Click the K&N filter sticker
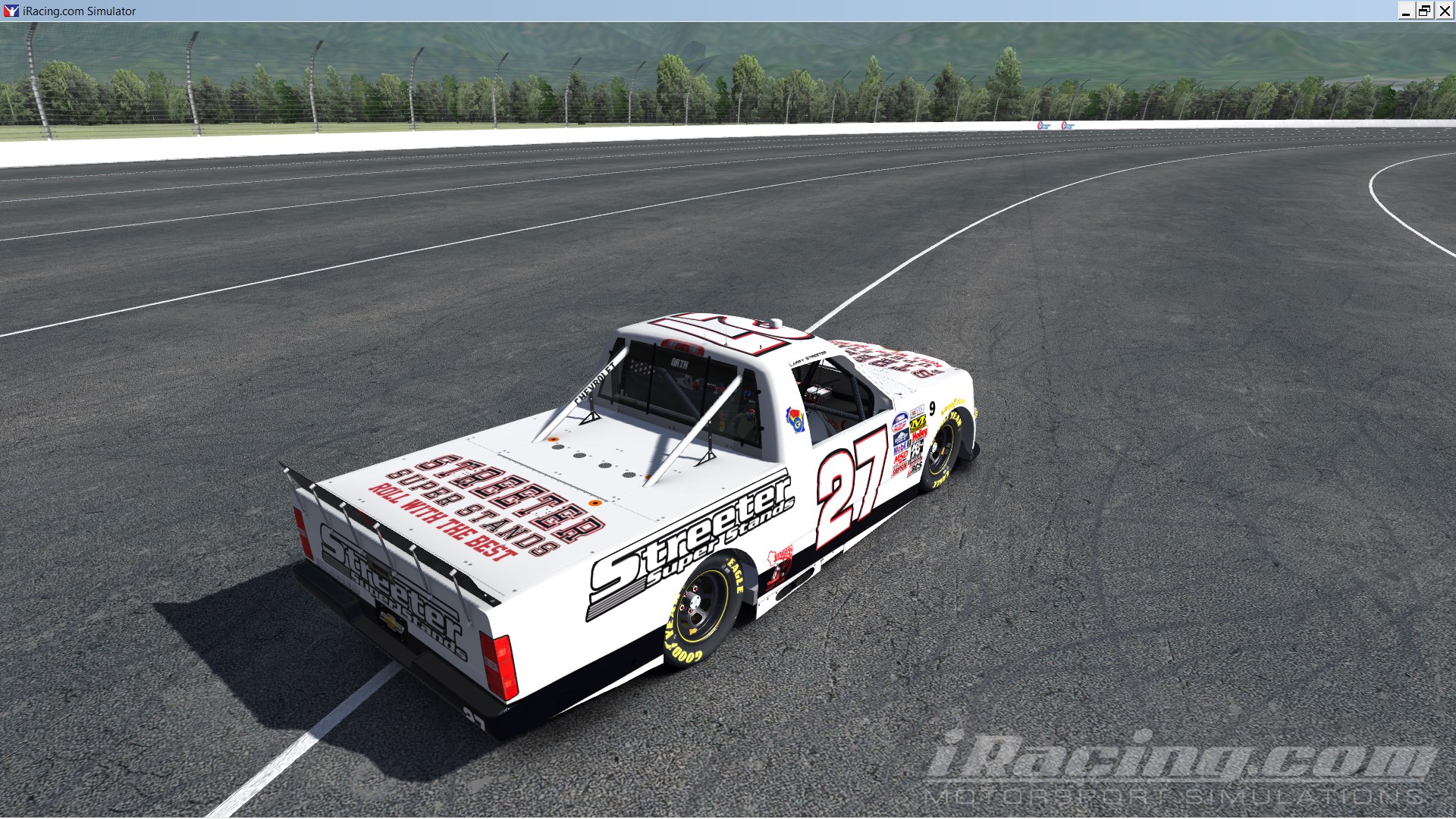Screen dimensions: 1456x819 point(916,450)
